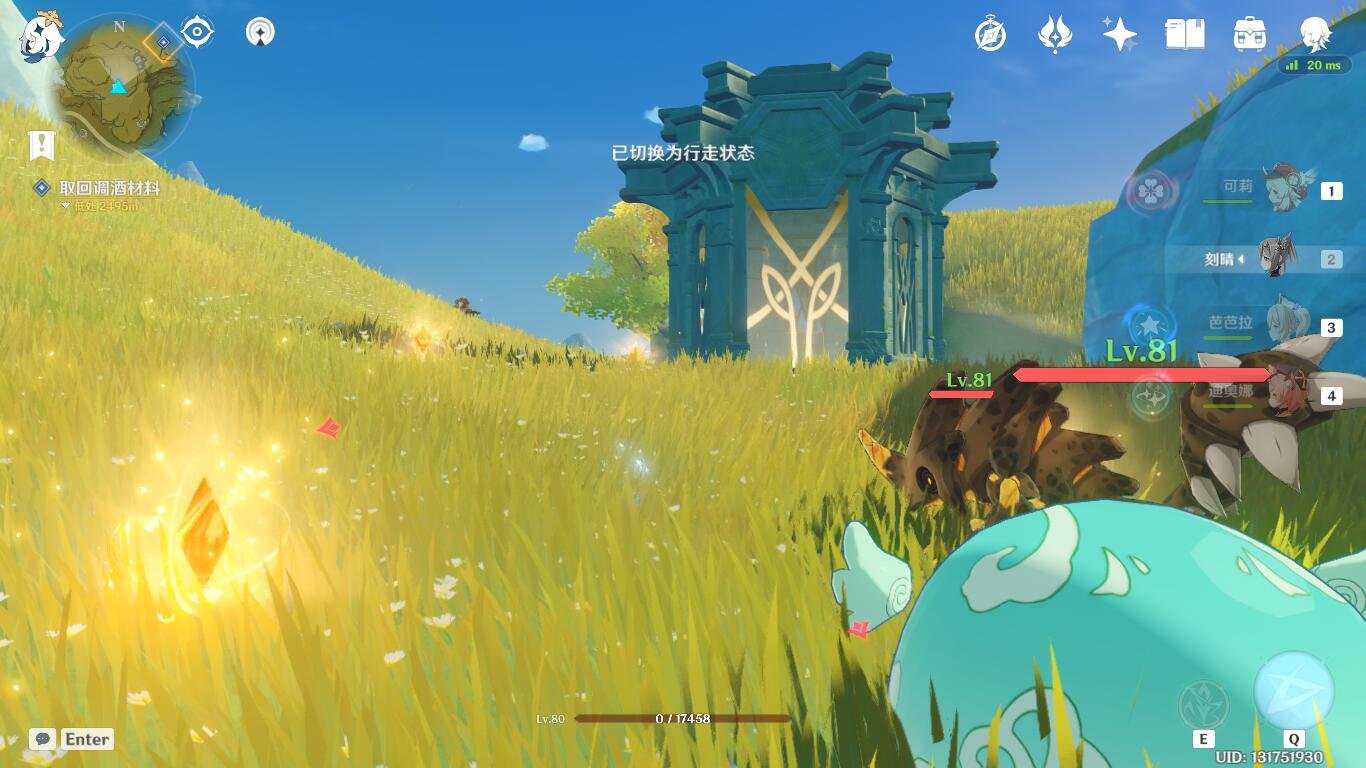Select party member 刻晴
Viewport: 1366px width, 768px height.
click(x=1272, y=259)
